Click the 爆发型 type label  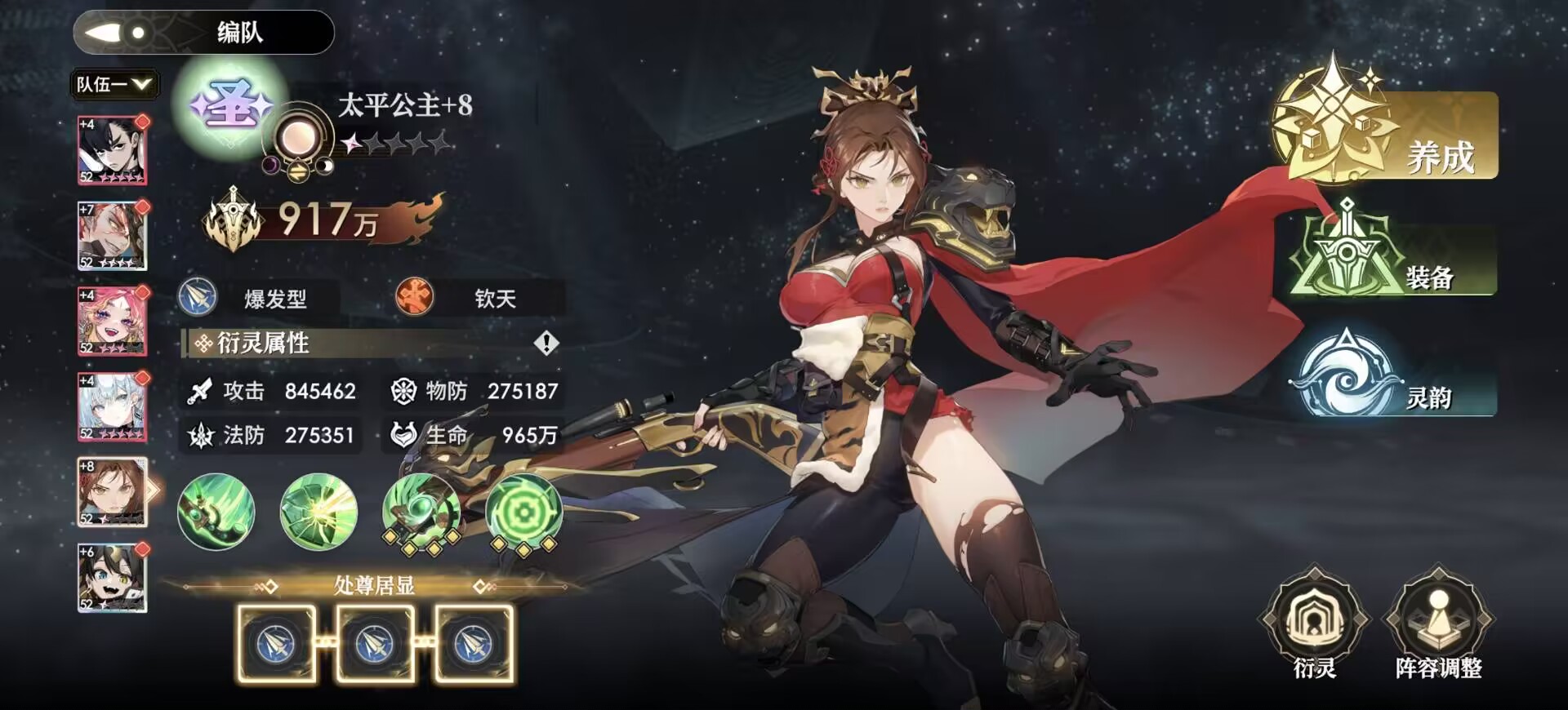point(274,299)
